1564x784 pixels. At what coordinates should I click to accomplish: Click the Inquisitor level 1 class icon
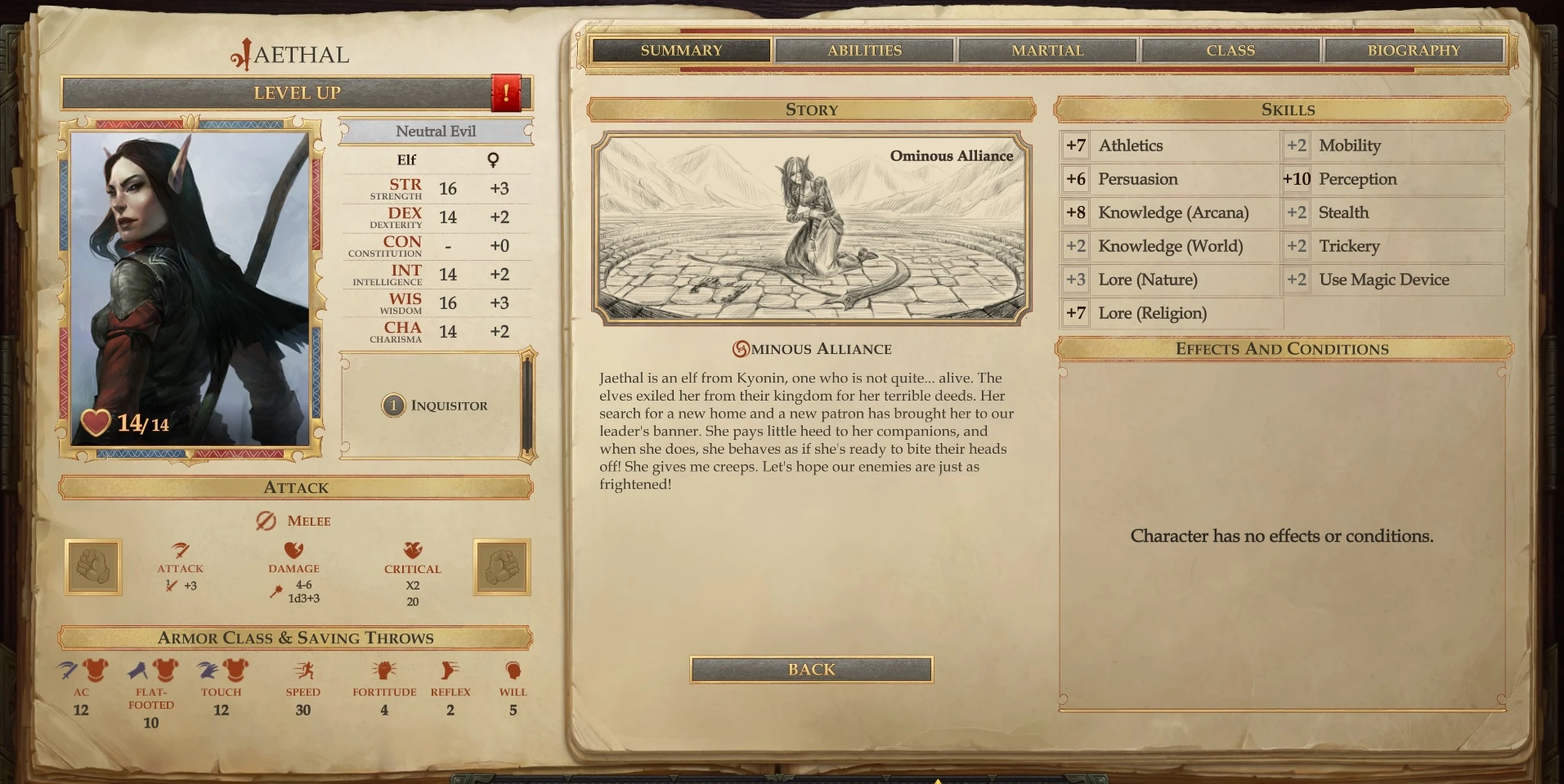tap(393, 405)
